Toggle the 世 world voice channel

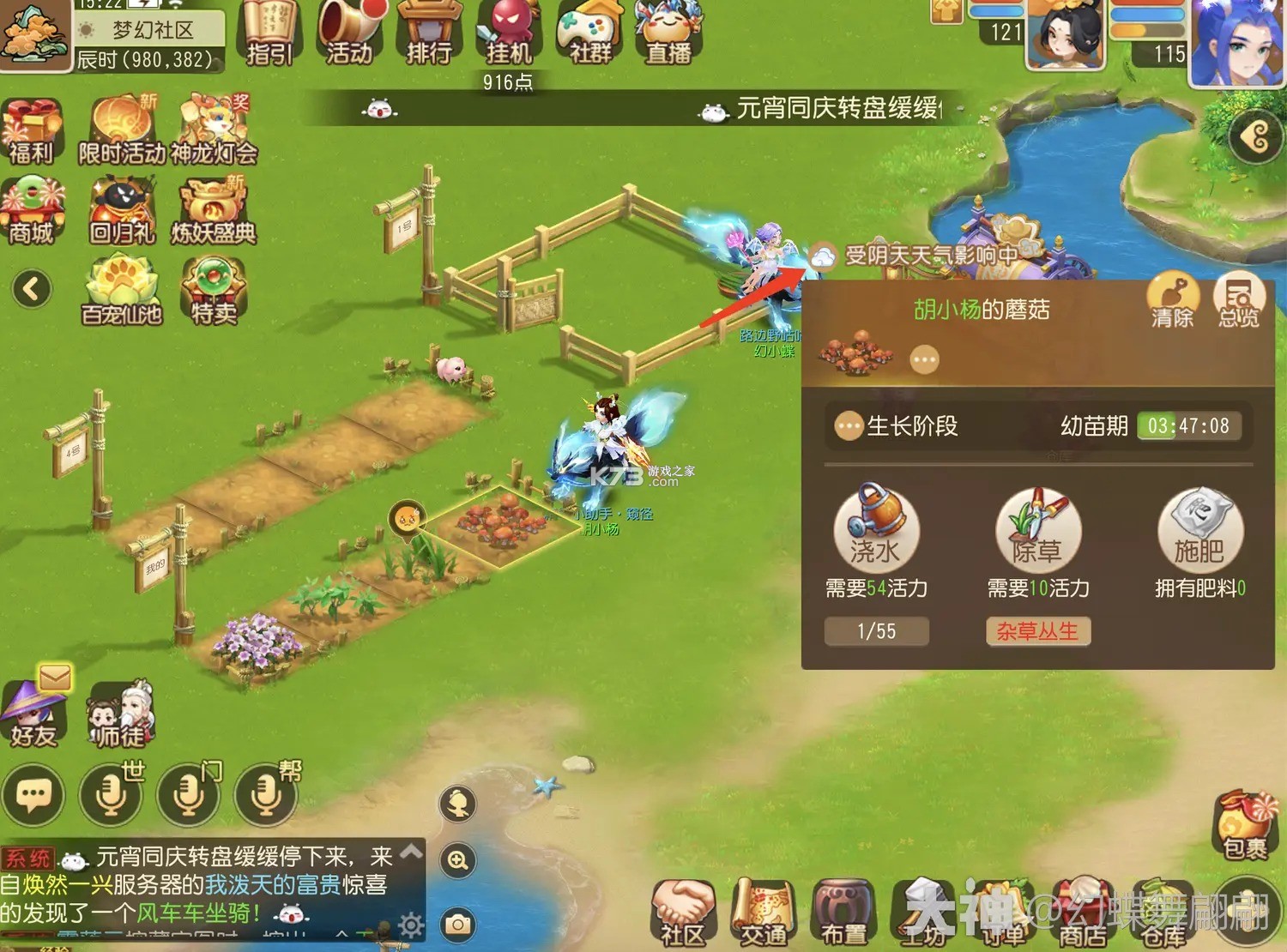110,796
